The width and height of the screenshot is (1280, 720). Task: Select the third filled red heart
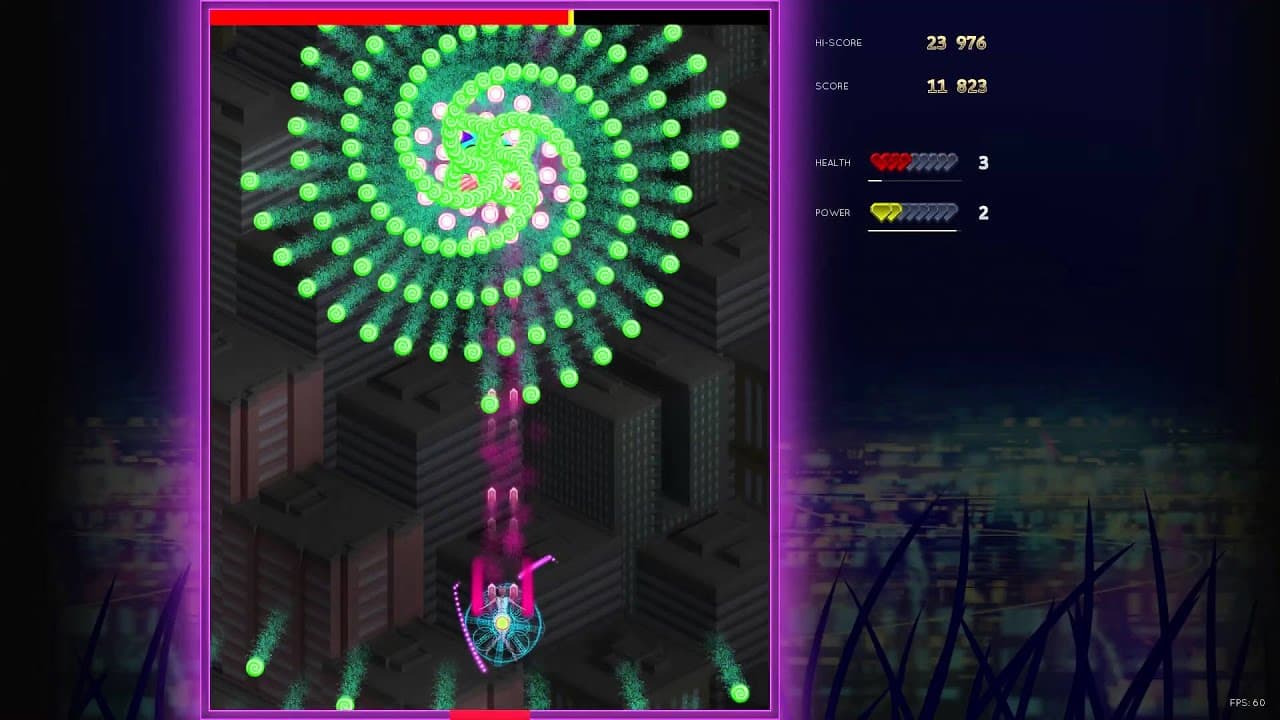tap(900, 161)
